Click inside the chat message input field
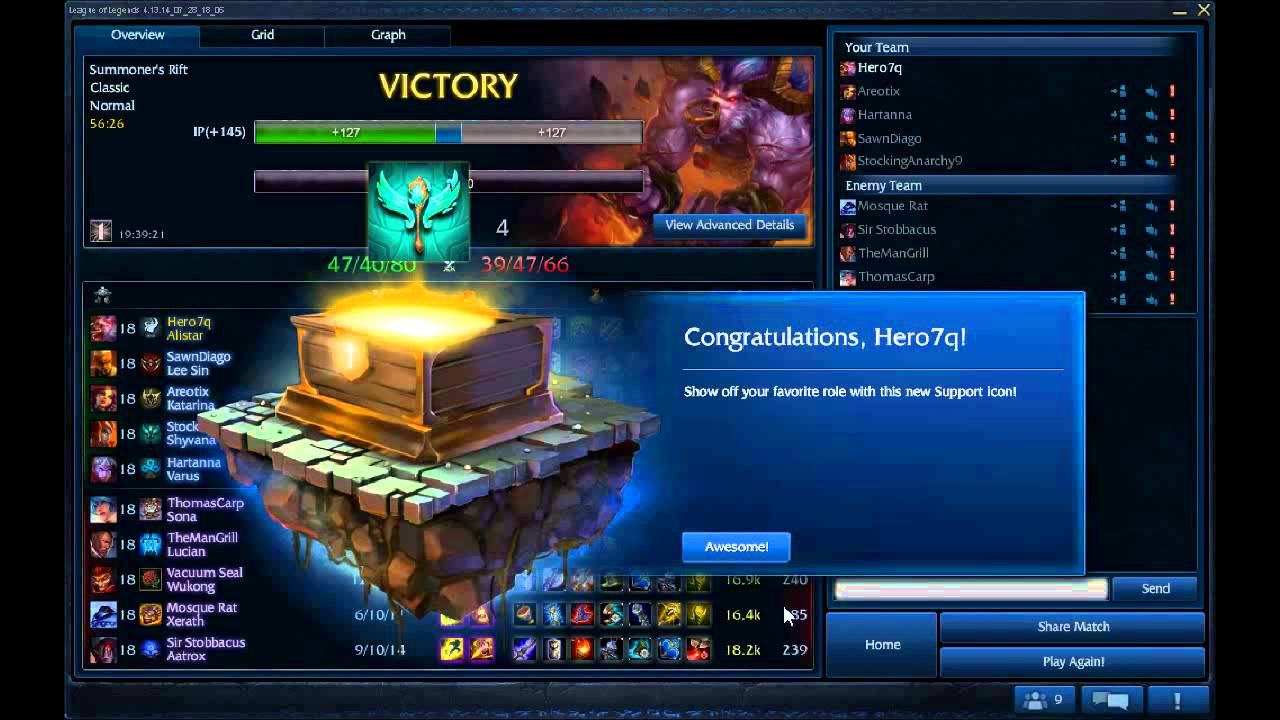This screenshot has height=720, width=1280. tap(970, 588)
